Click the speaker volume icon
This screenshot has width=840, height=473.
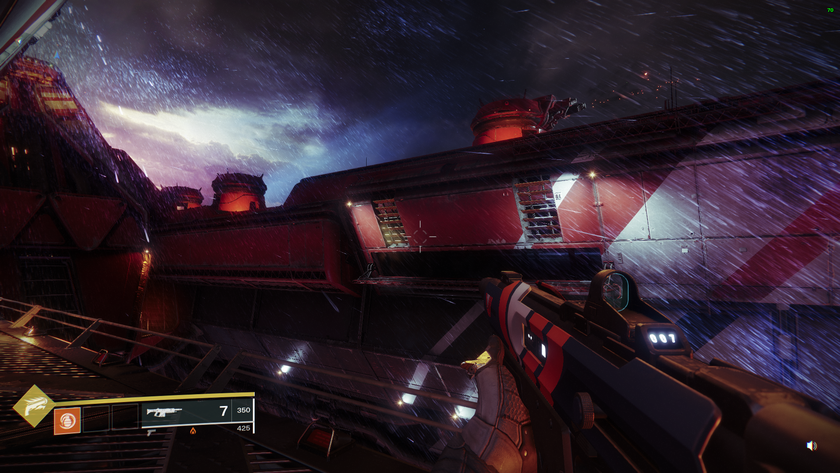click(811, 446)
